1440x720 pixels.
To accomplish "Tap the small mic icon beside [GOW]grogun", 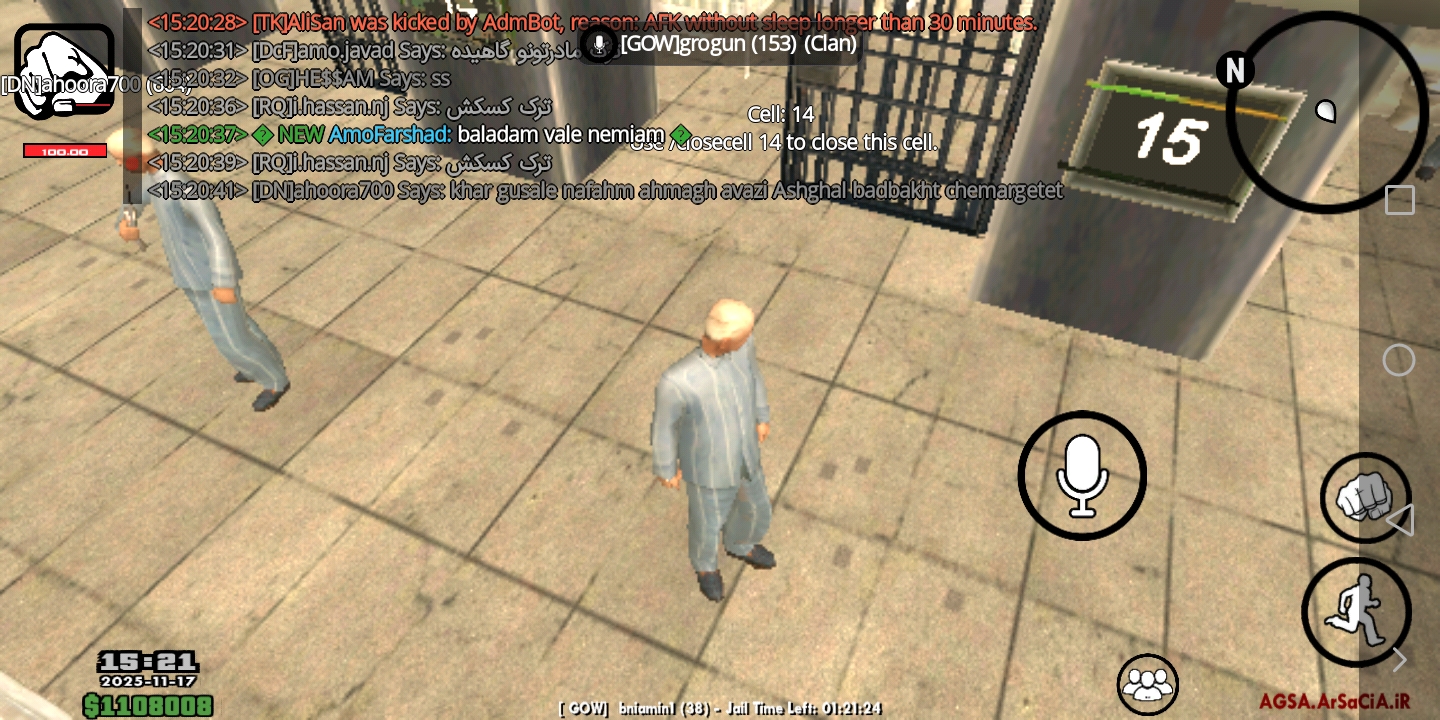I will (x=597, y=45).
